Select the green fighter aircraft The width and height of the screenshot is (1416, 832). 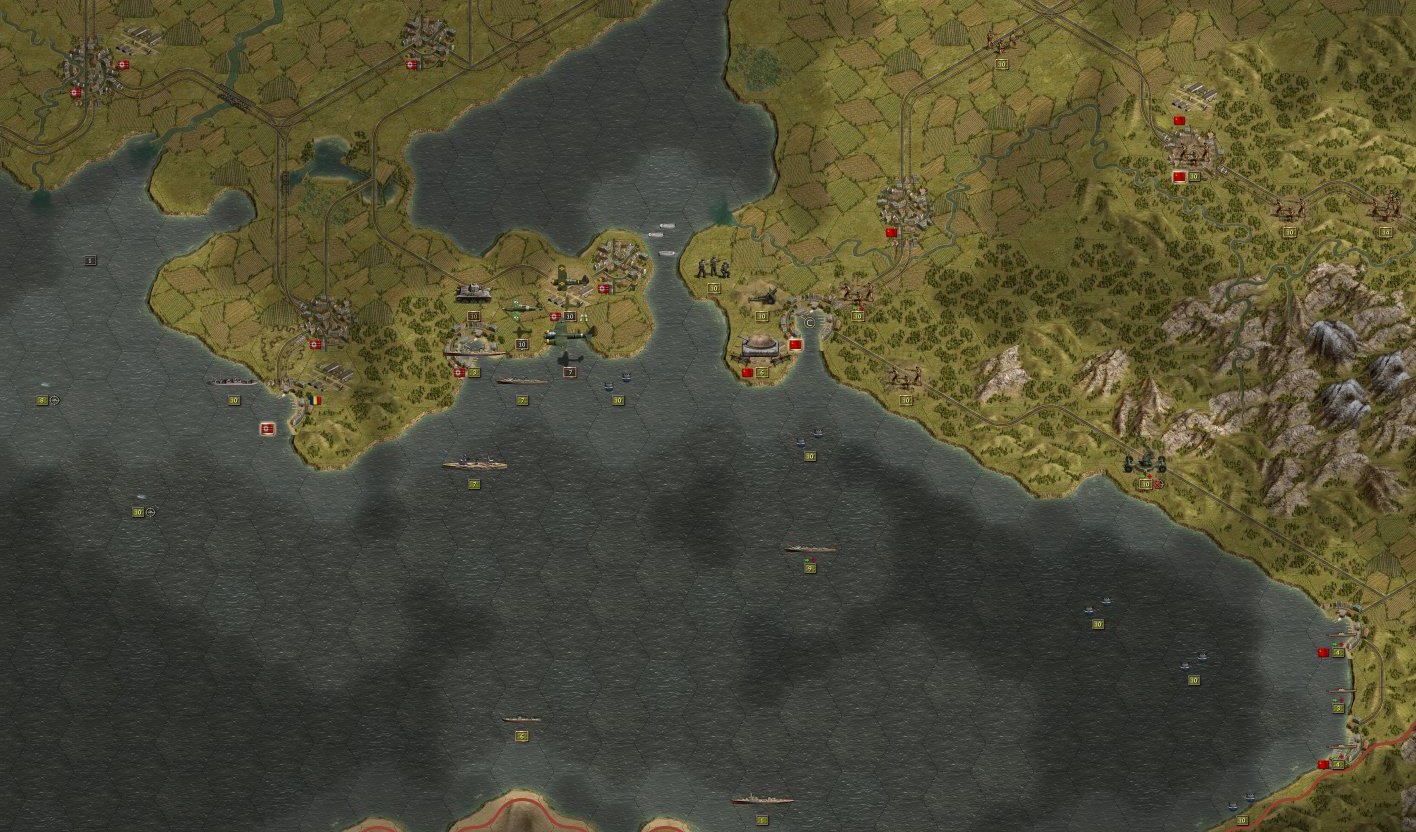(x=520, y=308)
